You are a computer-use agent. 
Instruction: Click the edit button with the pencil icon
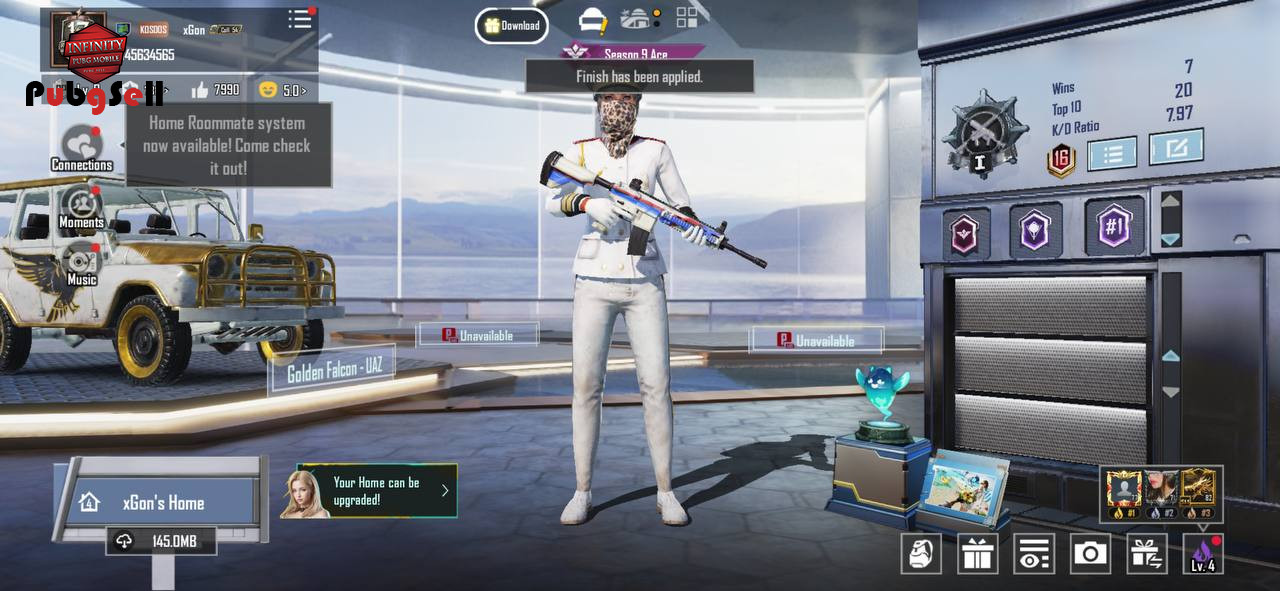1175,148
